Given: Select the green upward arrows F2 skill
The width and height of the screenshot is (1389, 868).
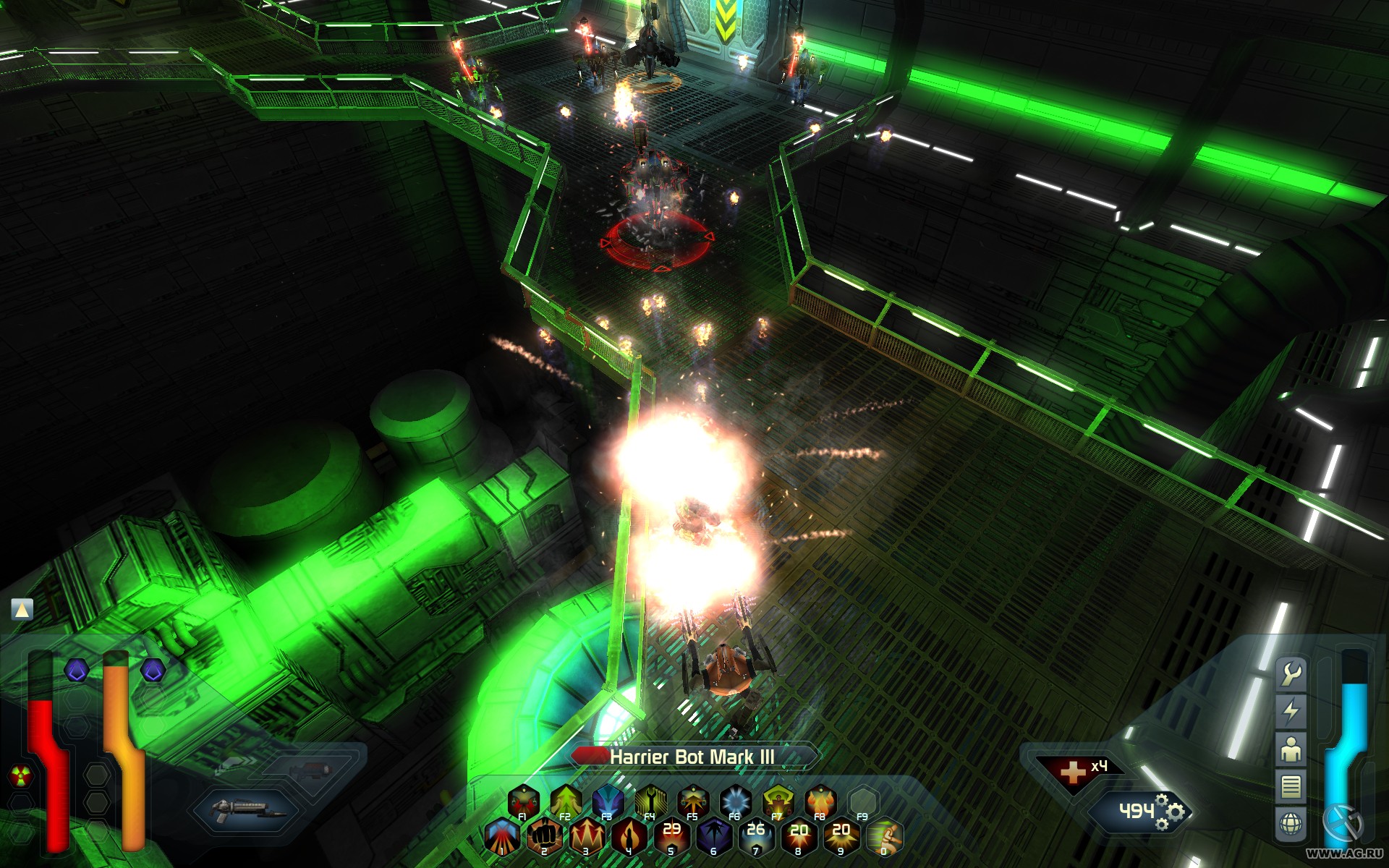Looking at the screenshot, I should click(566, 801).
